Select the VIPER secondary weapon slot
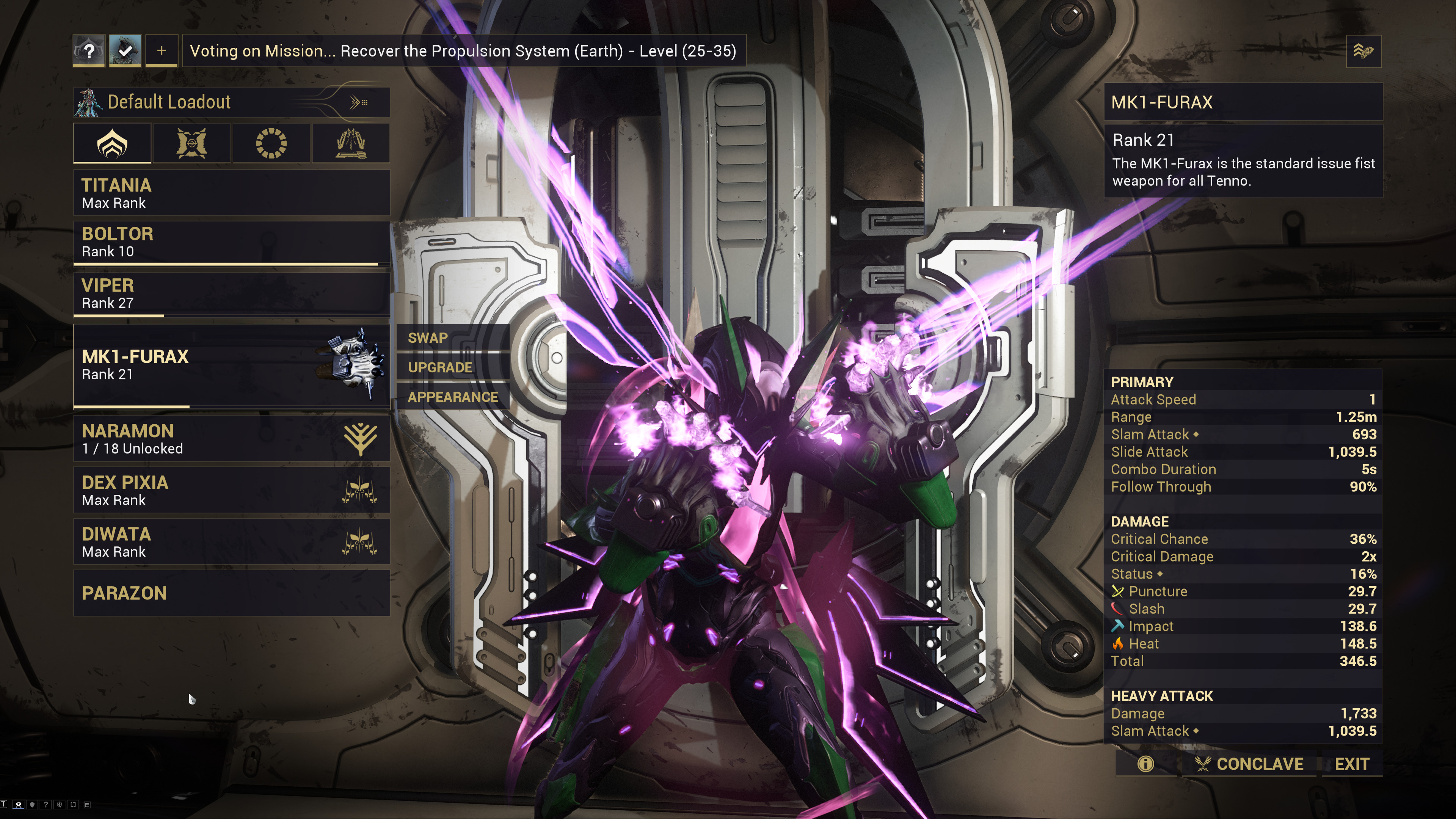1456x819 pixels. 231,293
